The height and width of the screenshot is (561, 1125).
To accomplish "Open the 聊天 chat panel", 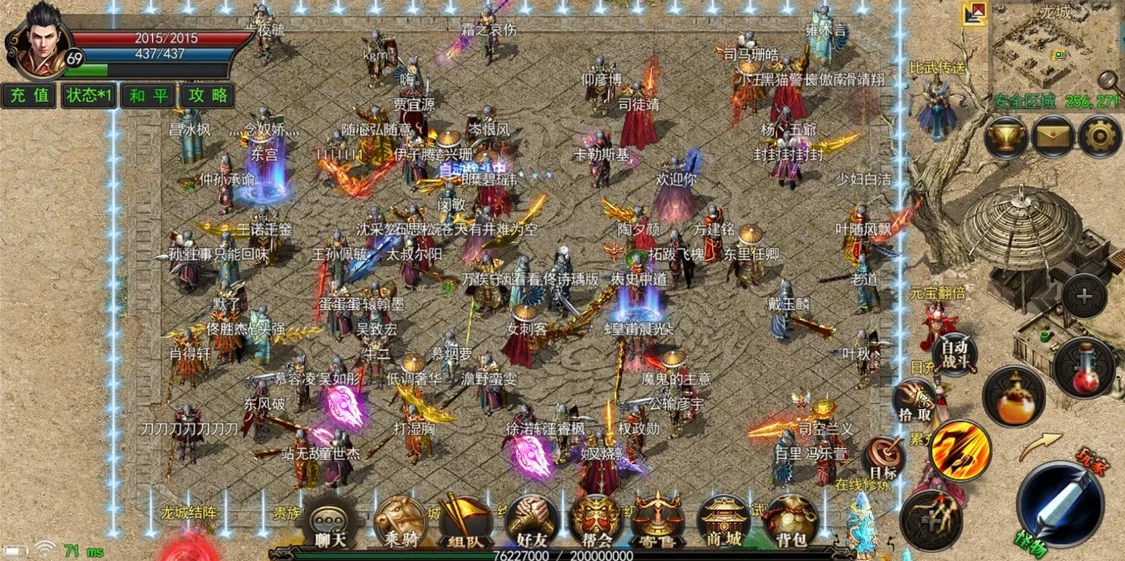I will (331, 522).
